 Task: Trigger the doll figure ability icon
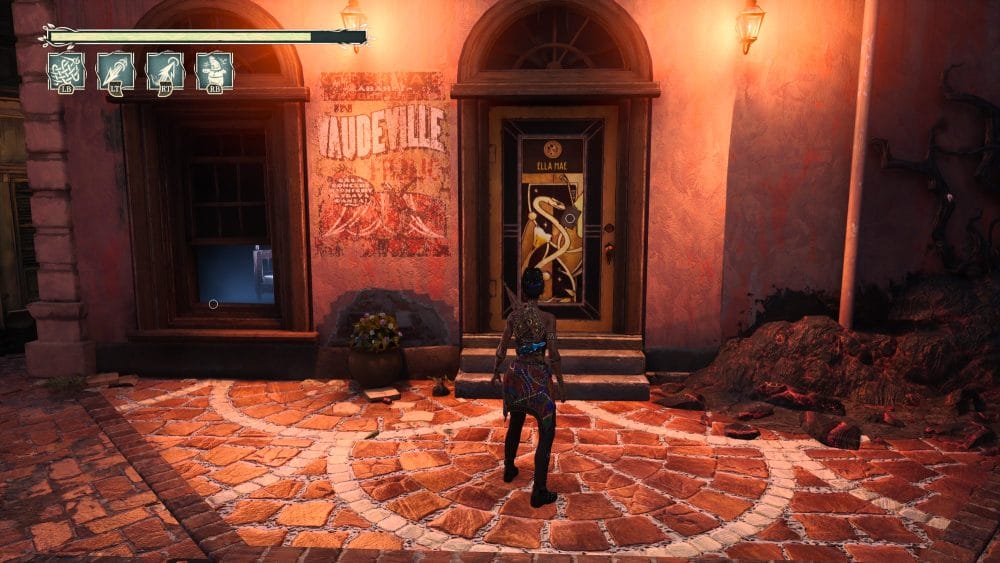[x=214, y=70]
